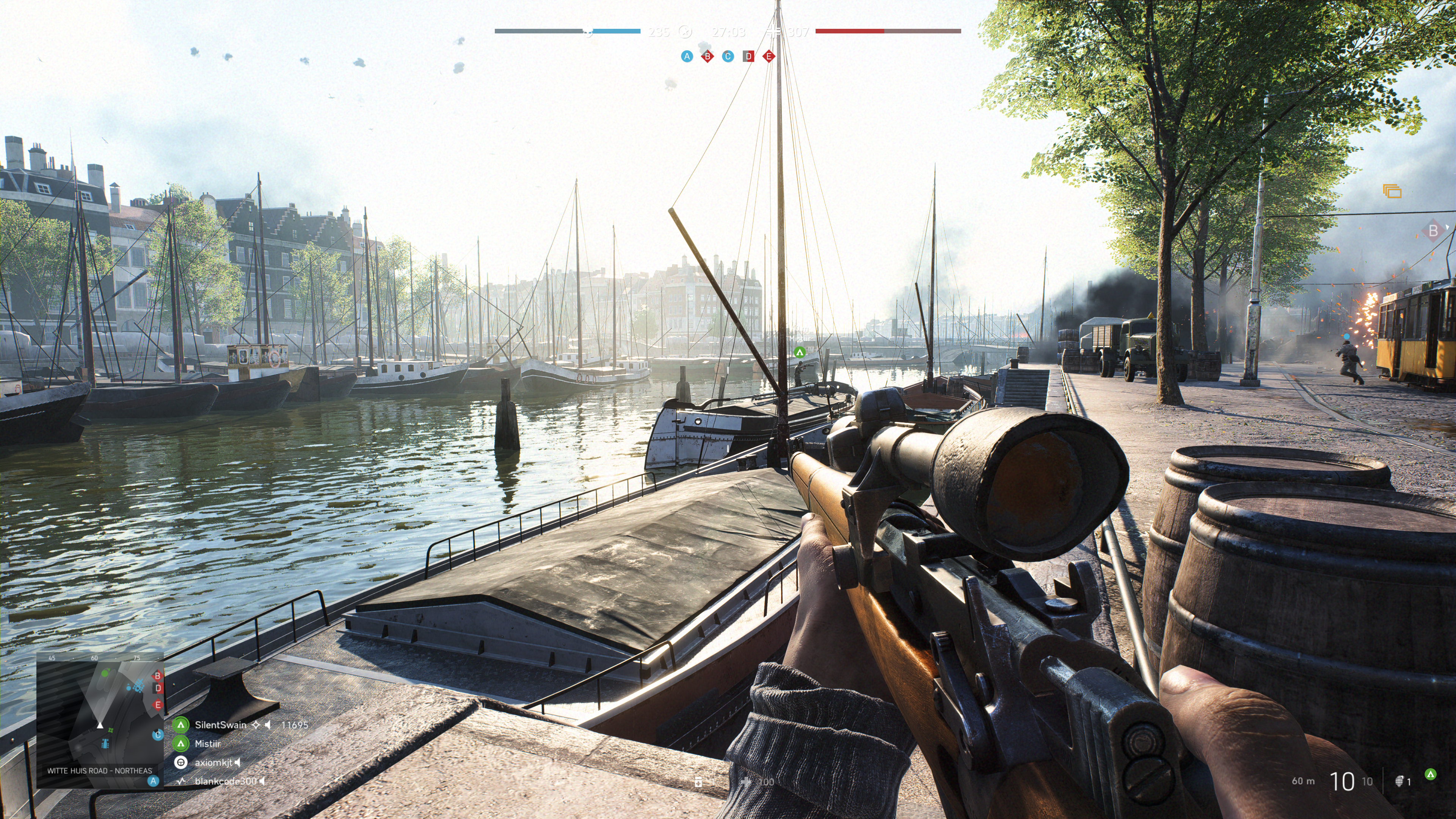Click the green squadmate dot on the minimap

(105, 673)
